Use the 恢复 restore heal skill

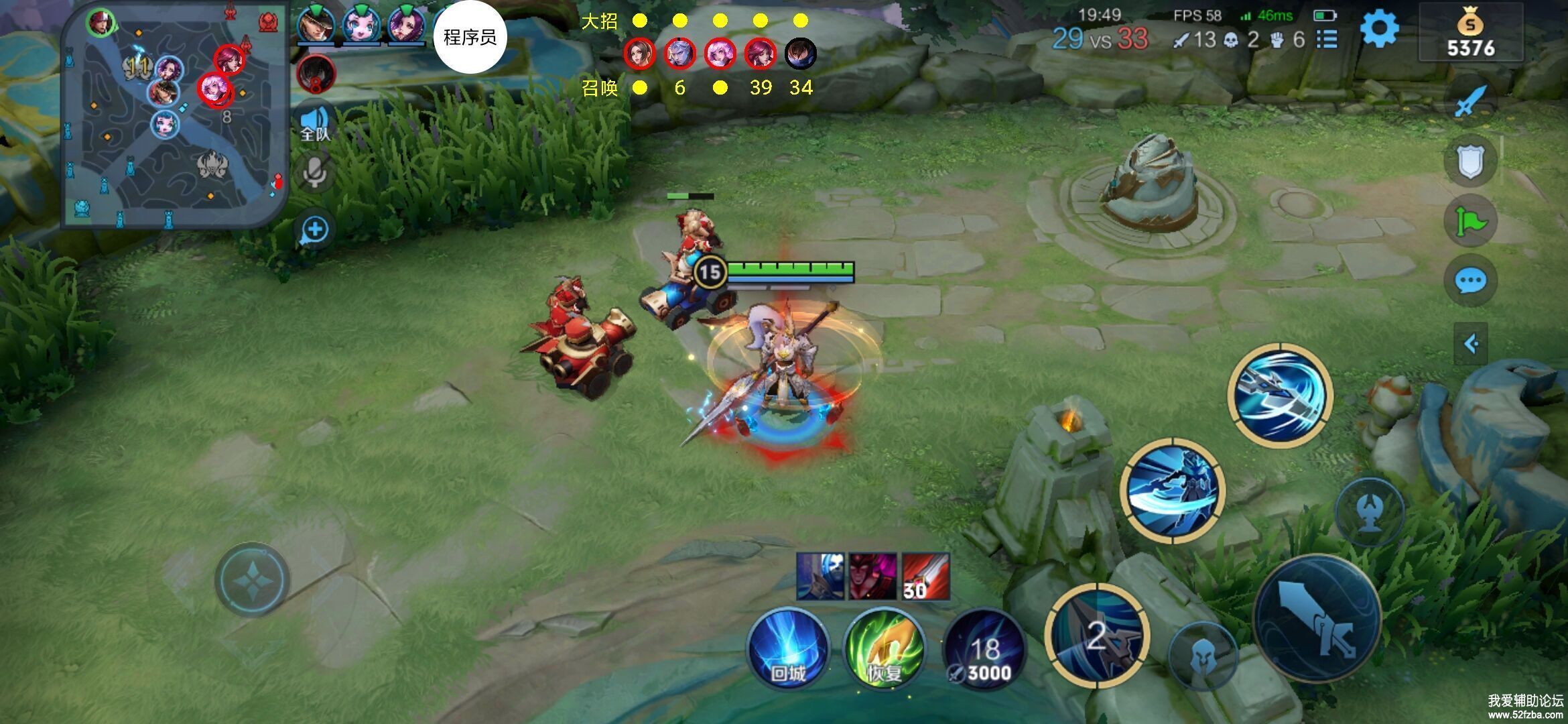pyautogui.click(x=884, y=649)
